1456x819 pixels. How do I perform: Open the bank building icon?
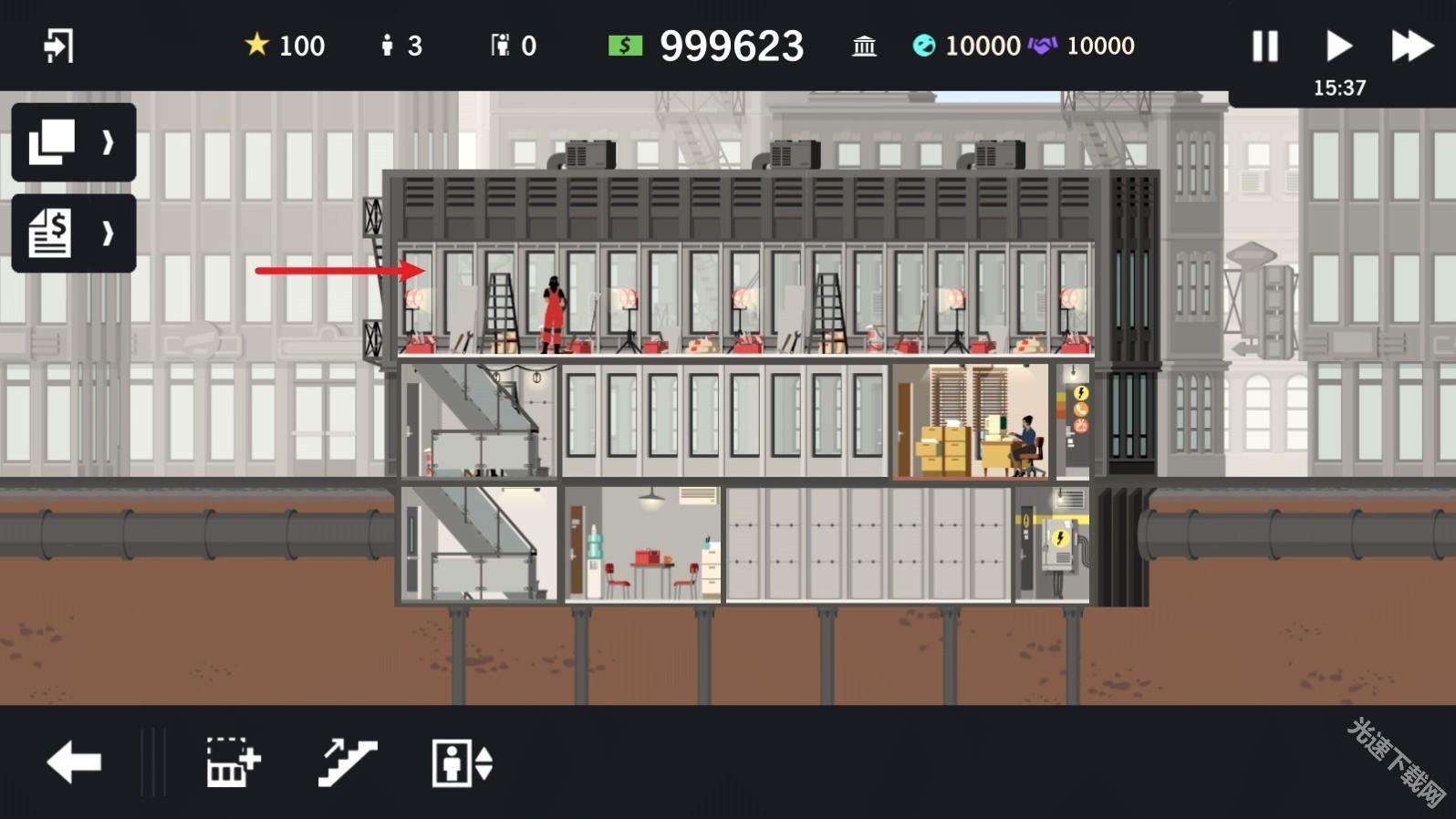[863, 46]
